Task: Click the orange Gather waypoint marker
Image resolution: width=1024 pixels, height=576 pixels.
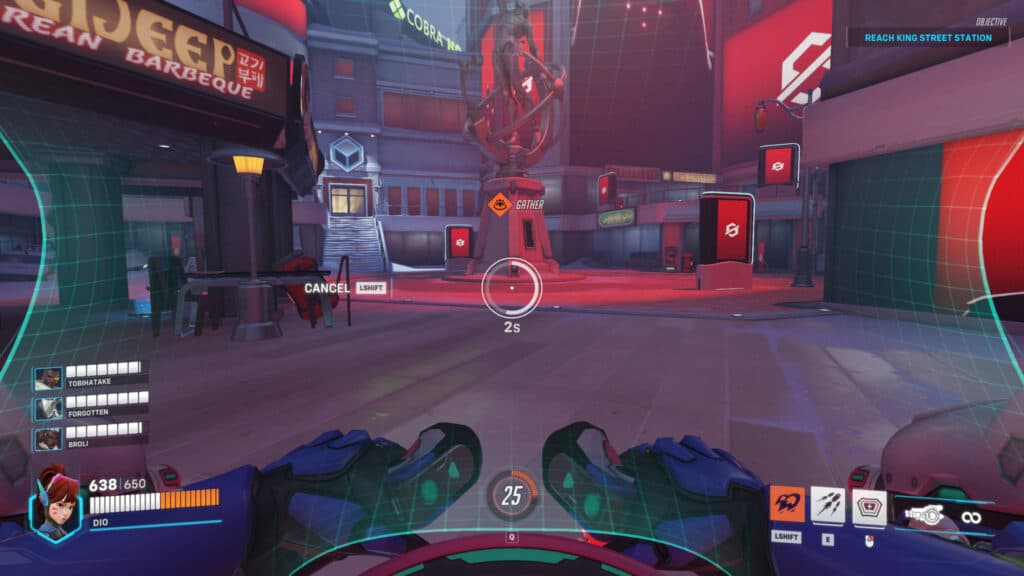Action: click(499, 204)
